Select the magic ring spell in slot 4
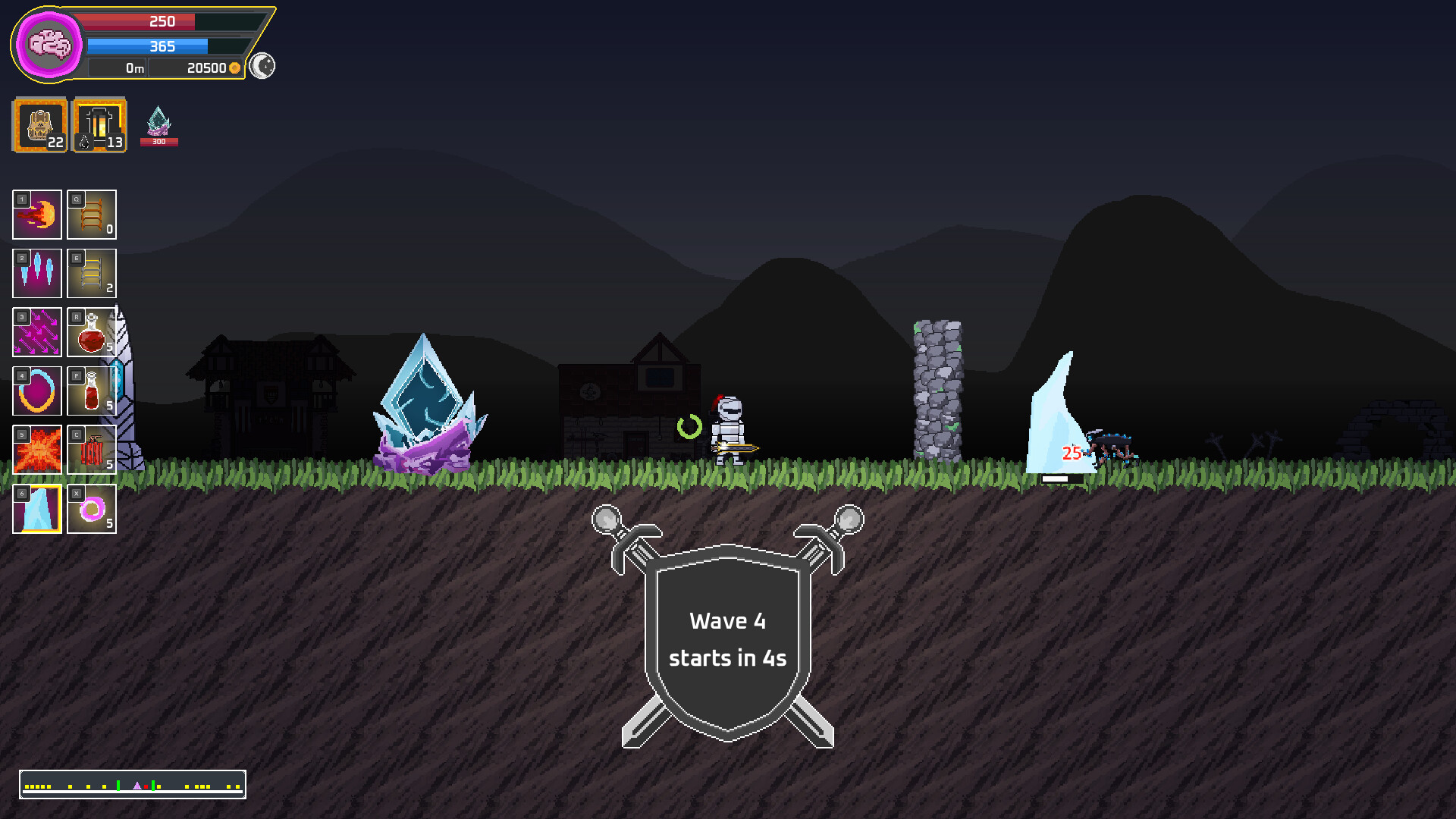 coord(36,391)
